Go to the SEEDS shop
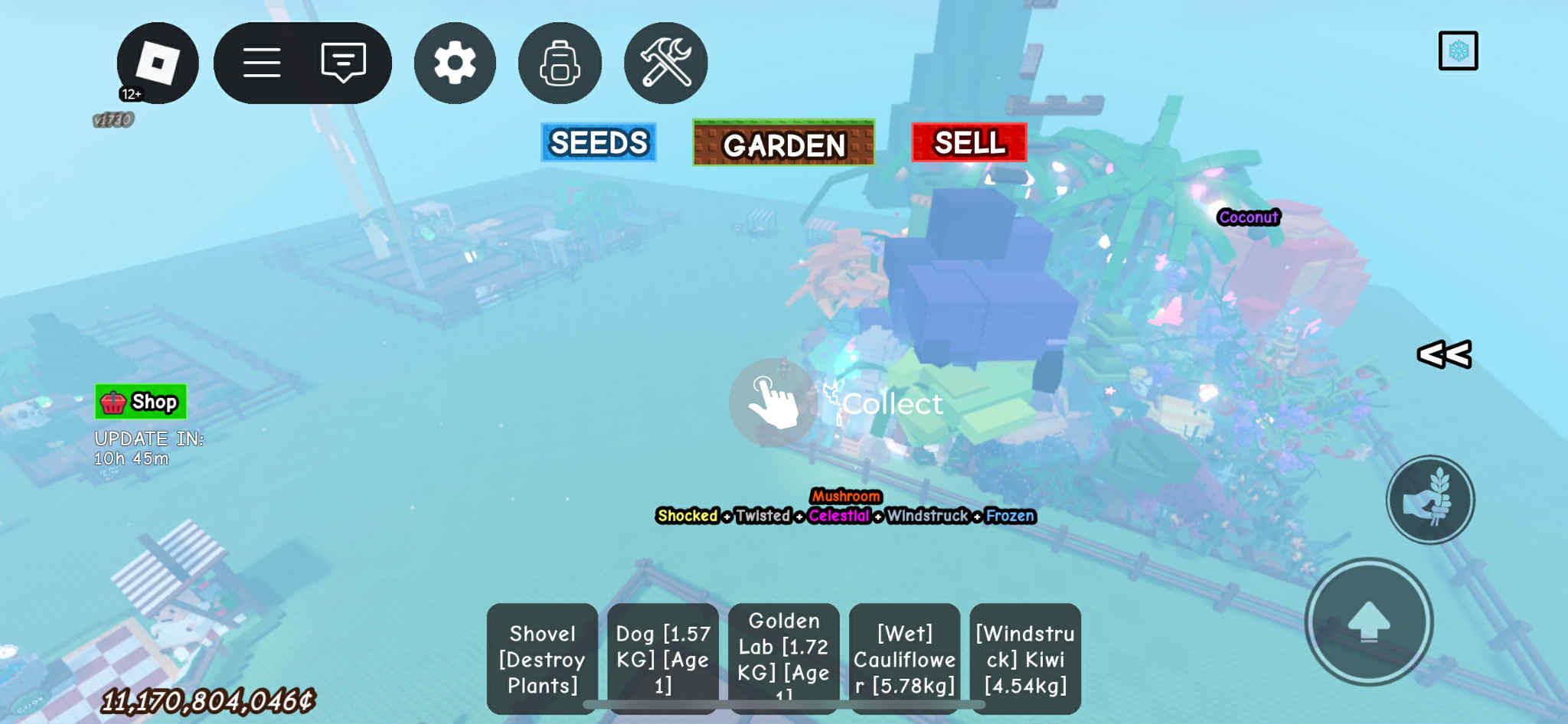Viewport: 1568px width, 724px height. point(599,142)
